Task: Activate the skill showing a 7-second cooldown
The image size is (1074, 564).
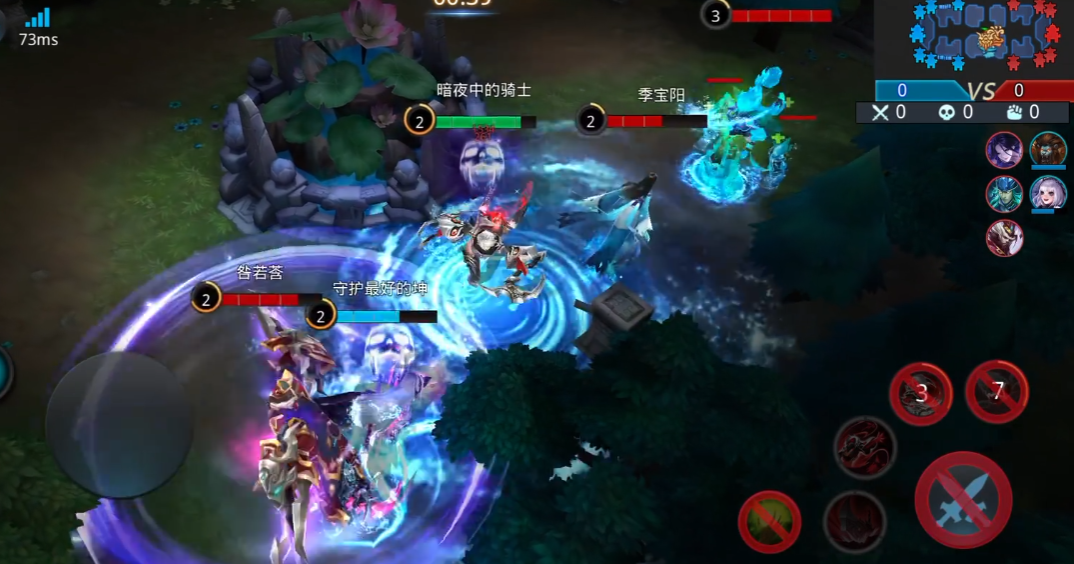Action: point(997,391)
